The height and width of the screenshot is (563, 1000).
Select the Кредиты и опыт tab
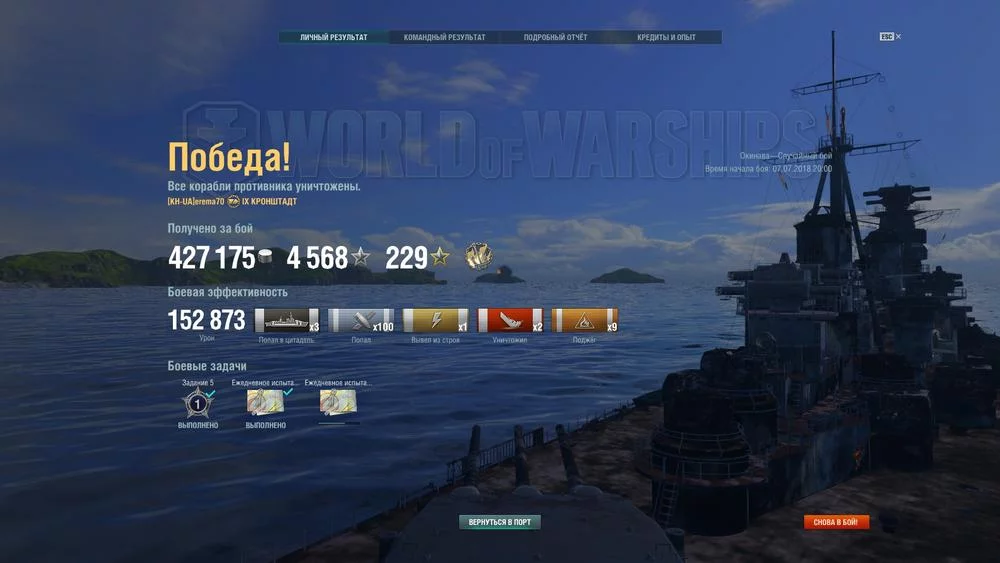[666, 38]
